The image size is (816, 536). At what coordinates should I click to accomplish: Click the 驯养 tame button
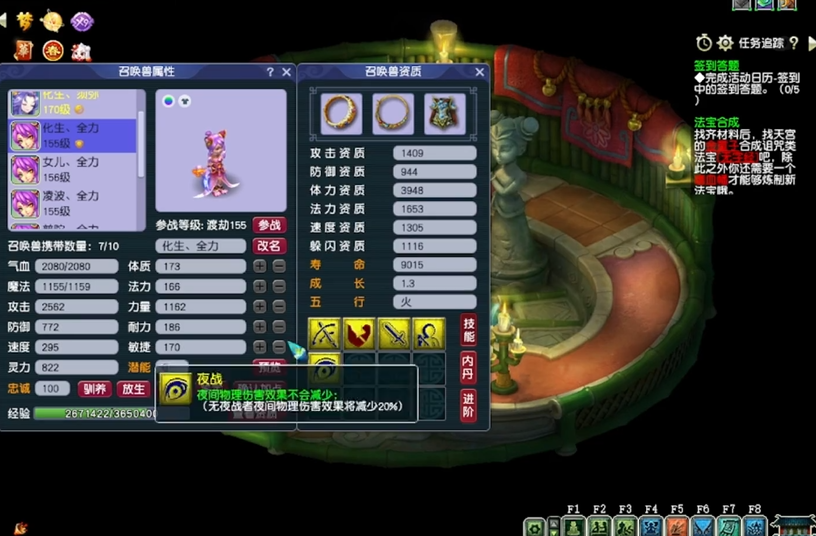[94, 389]
